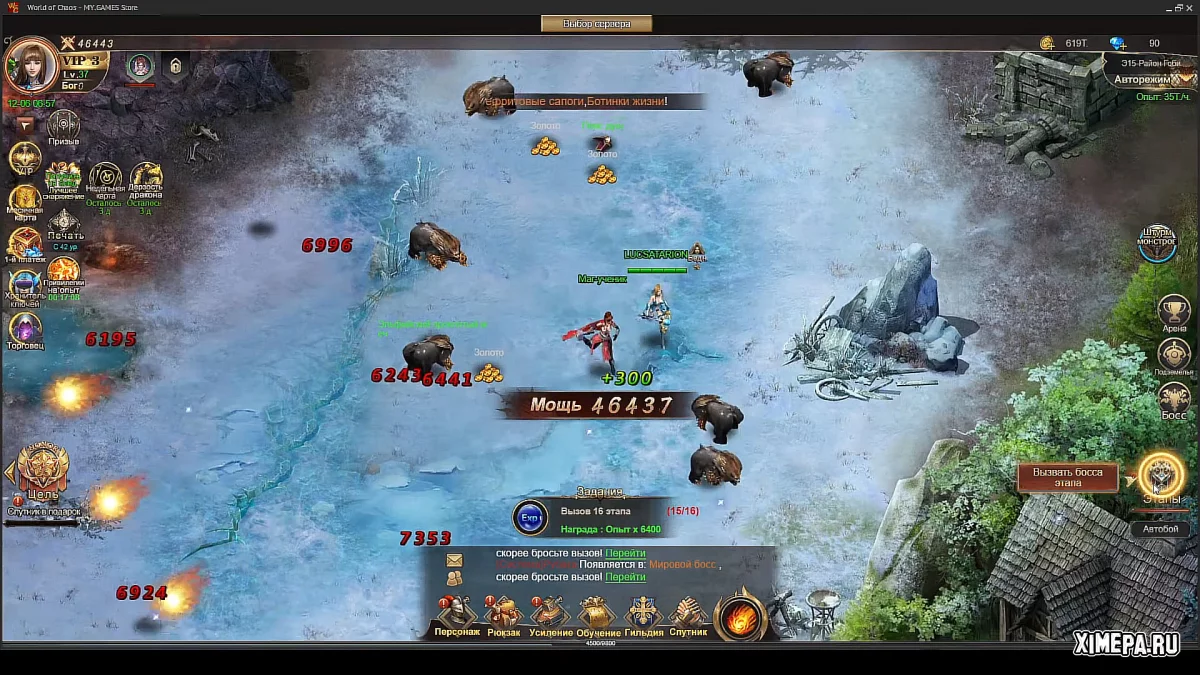Open the Босс icon
Image resolution: width=1200 pixels, height=675 pixels.
(x=1174, y=399)
